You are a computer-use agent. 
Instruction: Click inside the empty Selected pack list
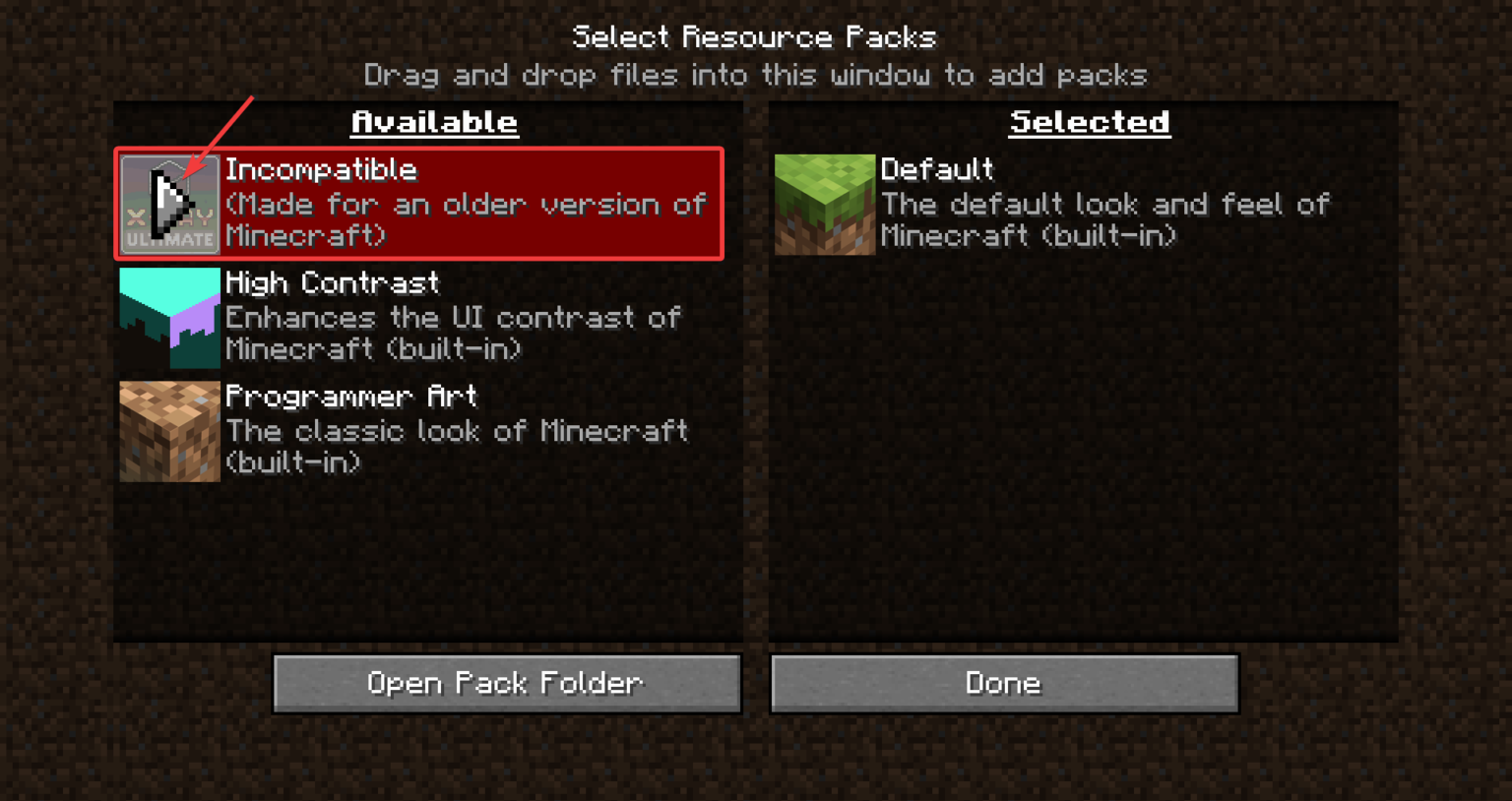[x=1083, y=443]
